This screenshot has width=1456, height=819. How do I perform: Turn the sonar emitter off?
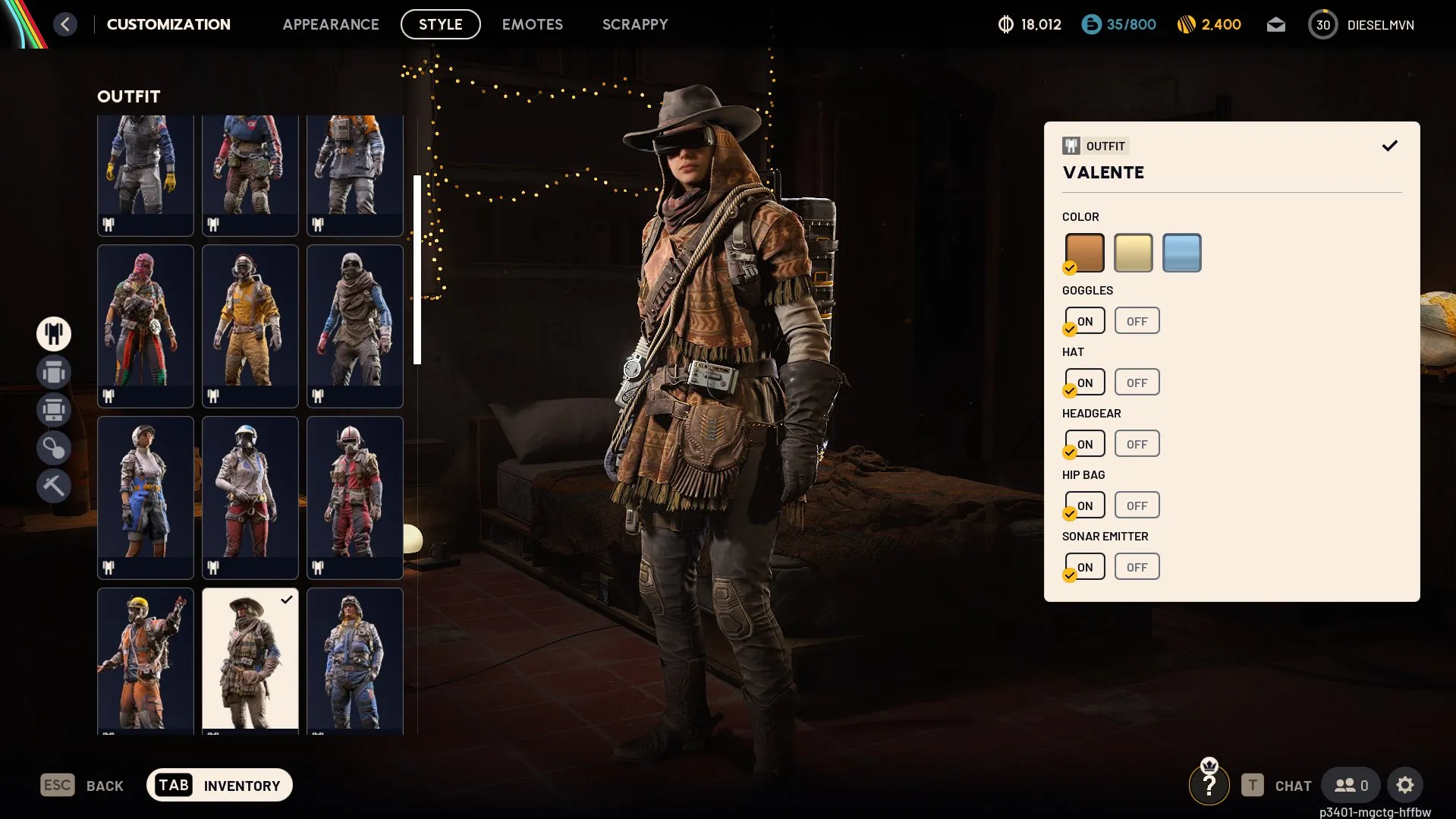[1137, 567]
